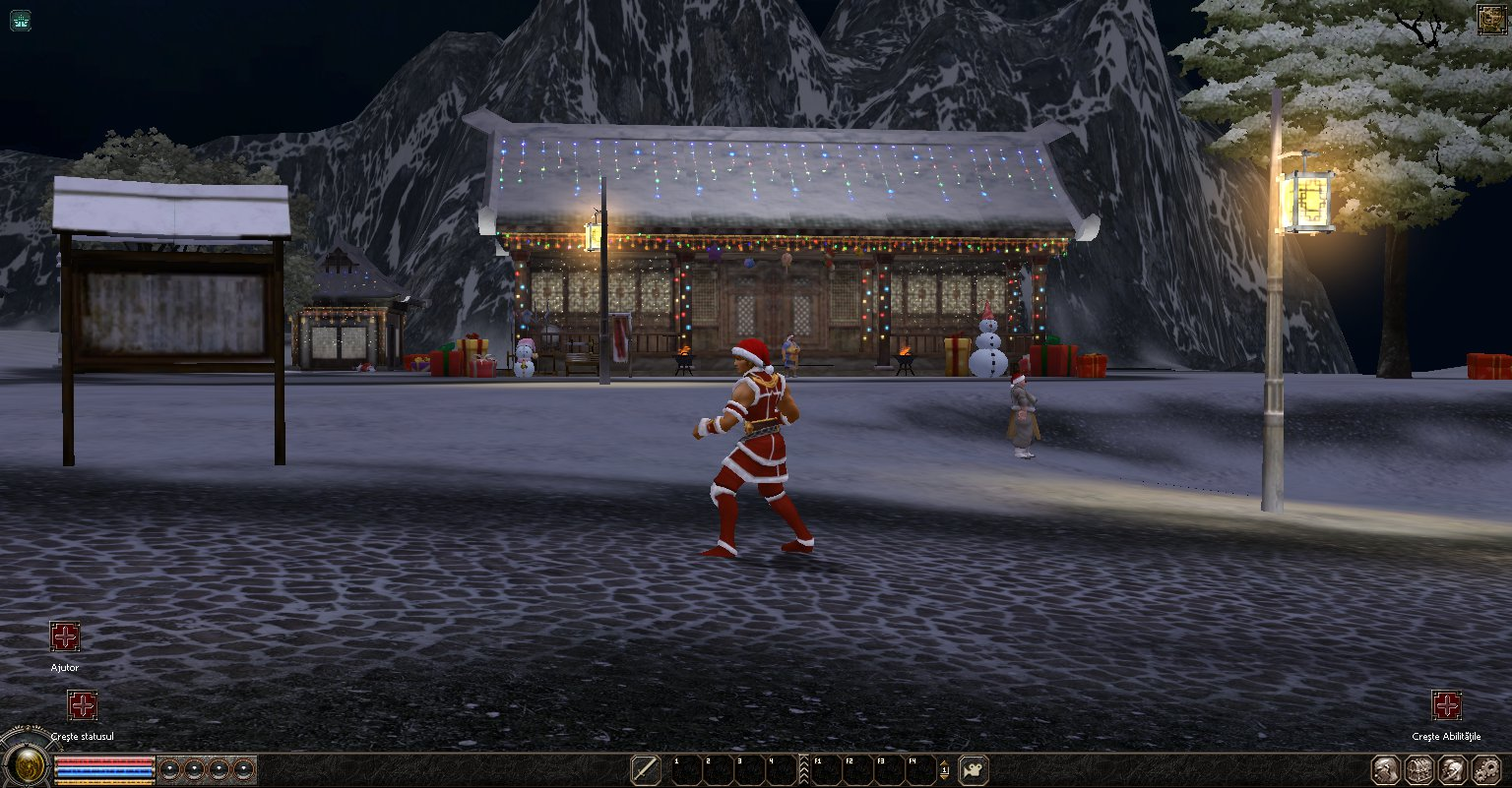Click the golden dragon emblem orb bottom left
This screenshot has width=1512, height=788.
[x=29, y=766]
